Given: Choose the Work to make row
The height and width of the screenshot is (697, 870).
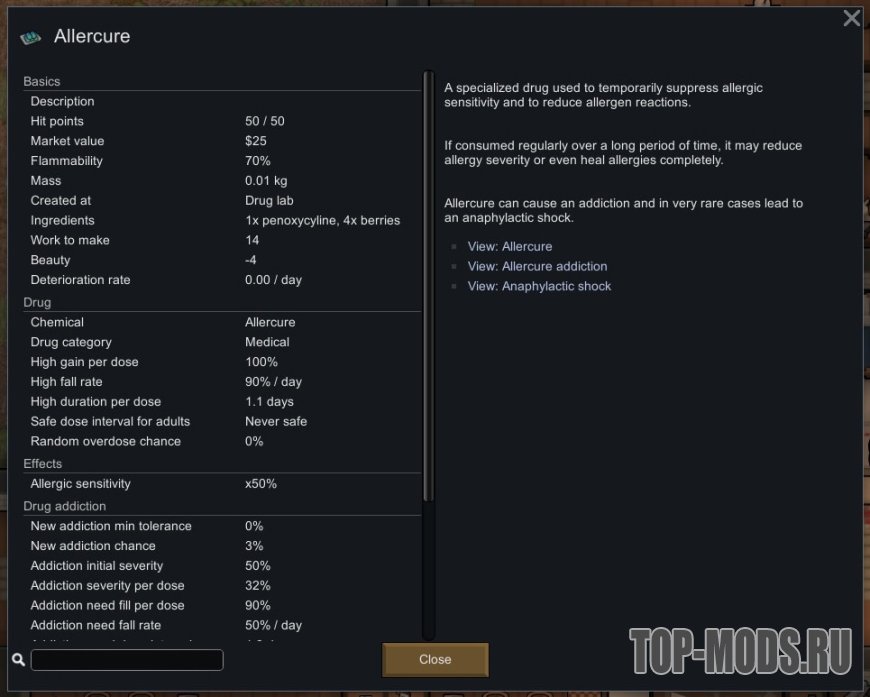Looking at the screenshot, I should 222,240.
